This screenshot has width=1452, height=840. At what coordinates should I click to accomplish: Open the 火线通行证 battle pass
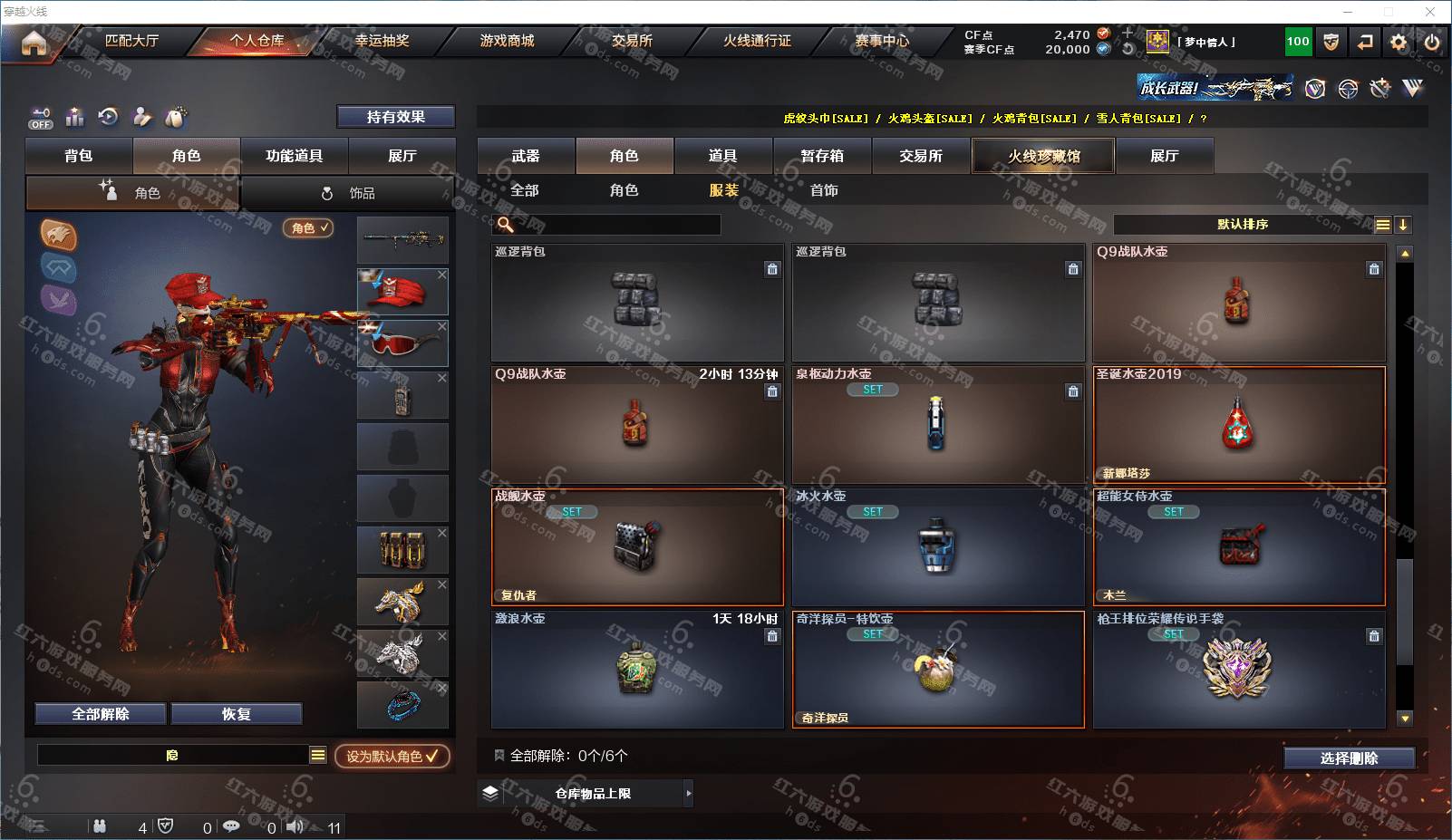tap(757, 41)
